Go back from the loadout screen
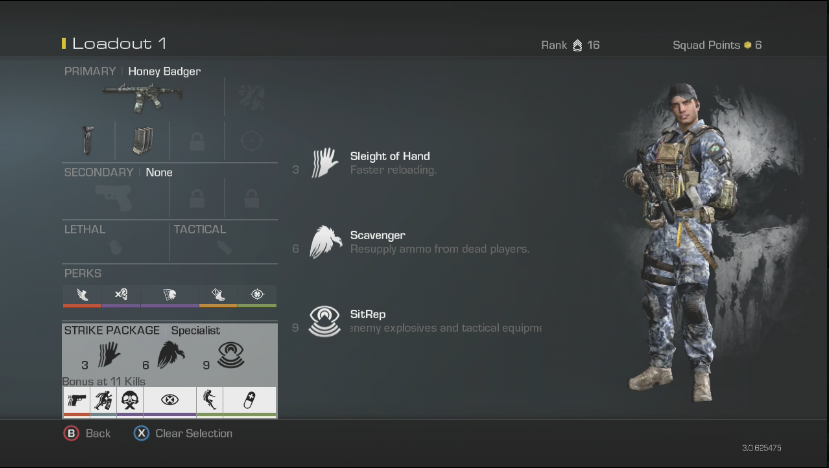 (88, 433)
